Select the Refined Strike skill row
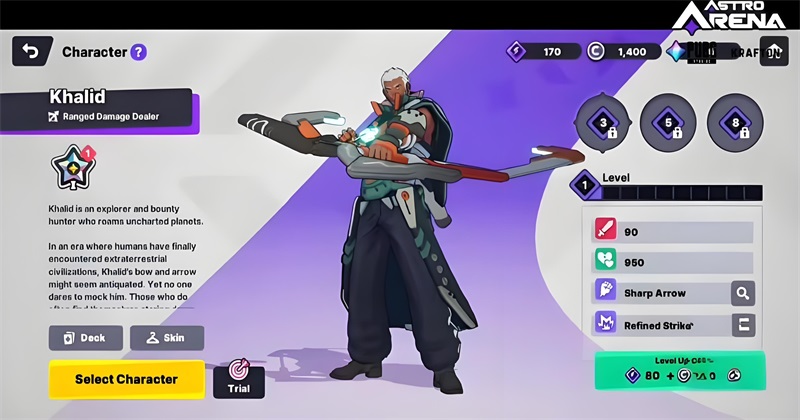 pos(658,325)
